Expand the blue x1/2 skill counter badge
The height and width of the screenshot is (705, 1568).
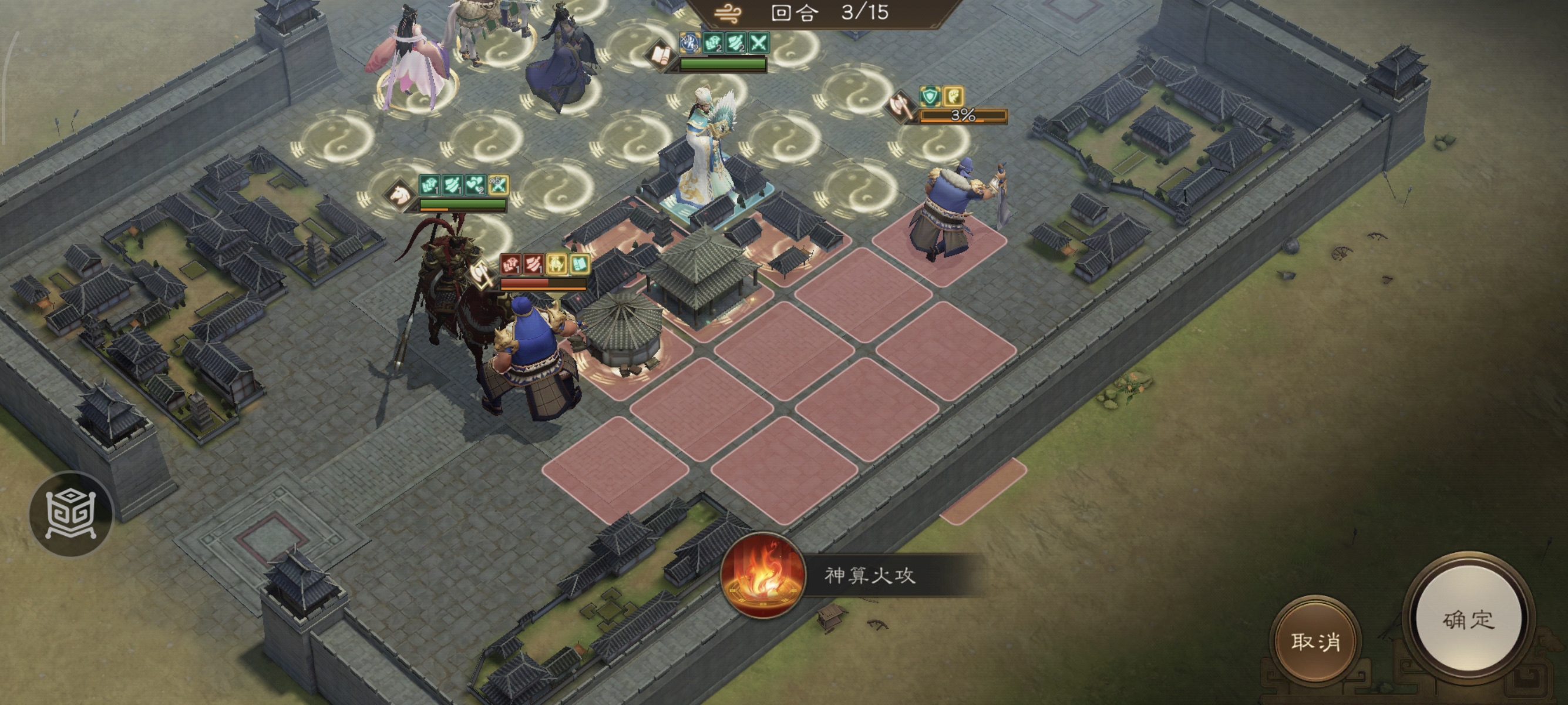click(691, 43)
